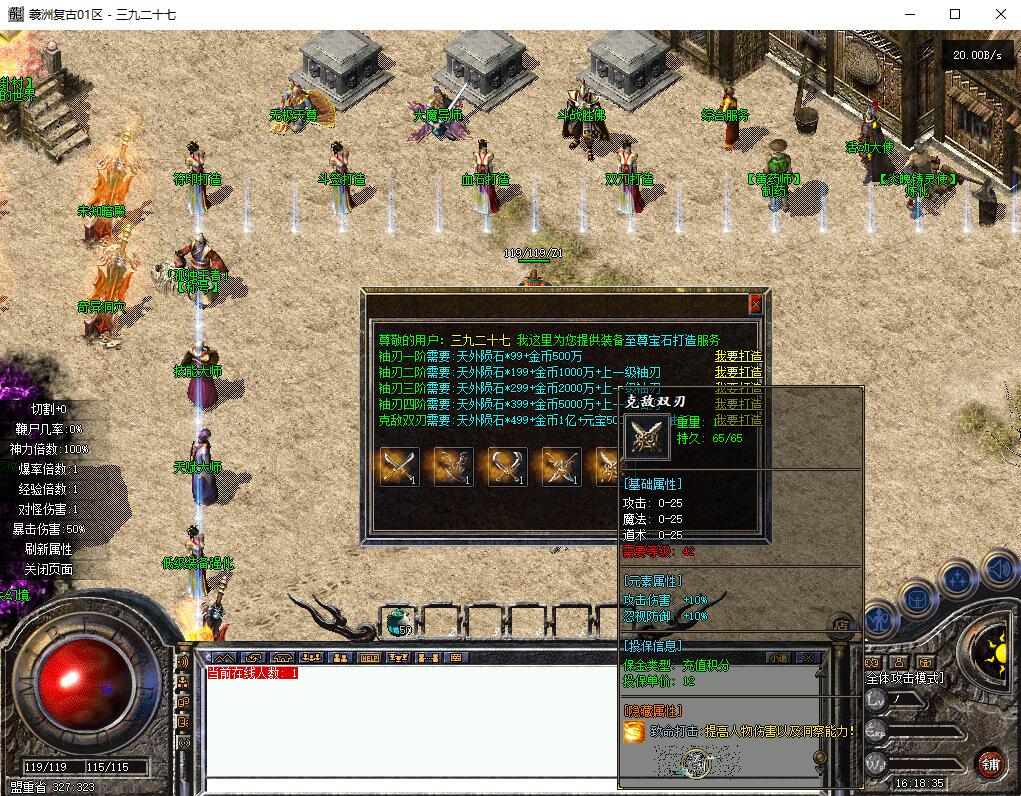Click the speaker sound button at bottom right

click(998, 570)
